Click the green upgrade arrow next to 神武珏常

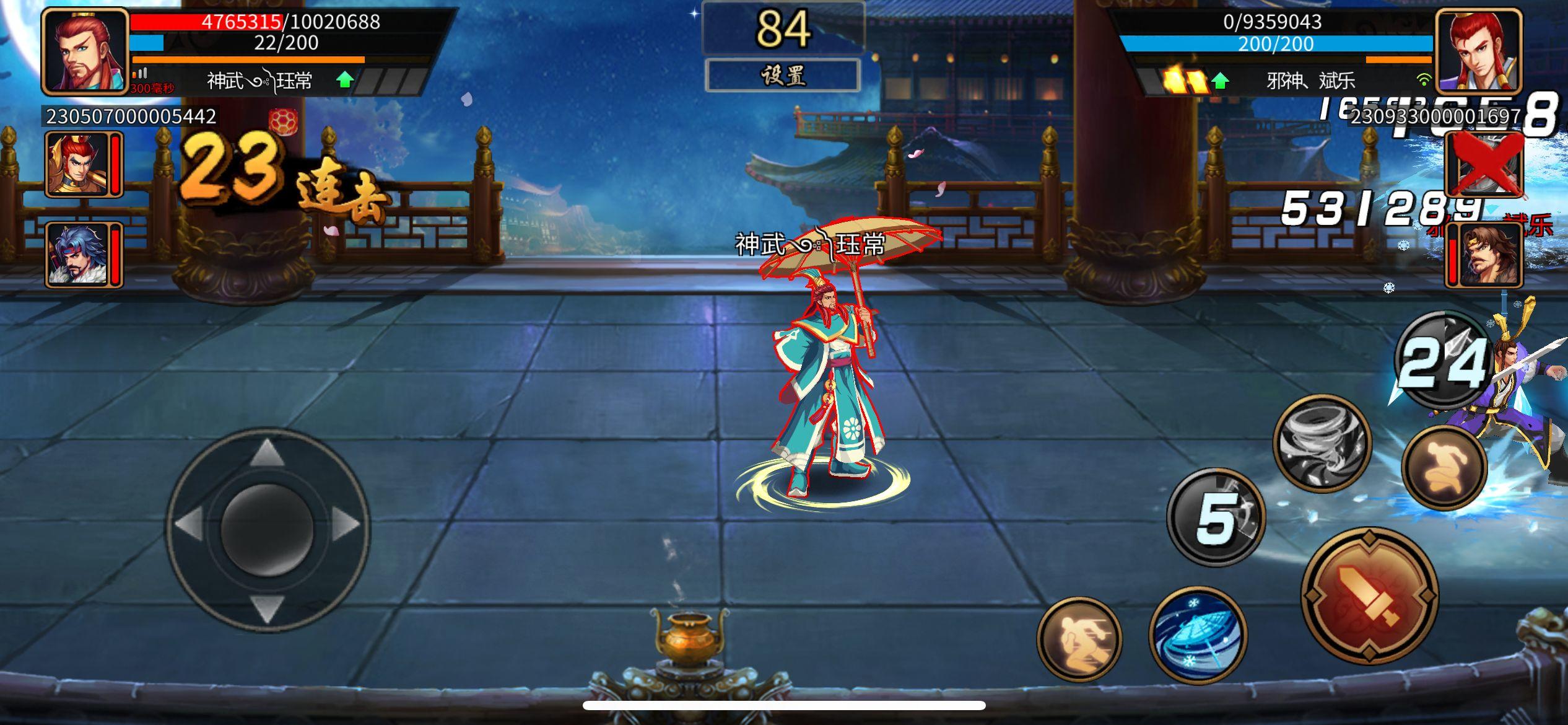point(344,79)
